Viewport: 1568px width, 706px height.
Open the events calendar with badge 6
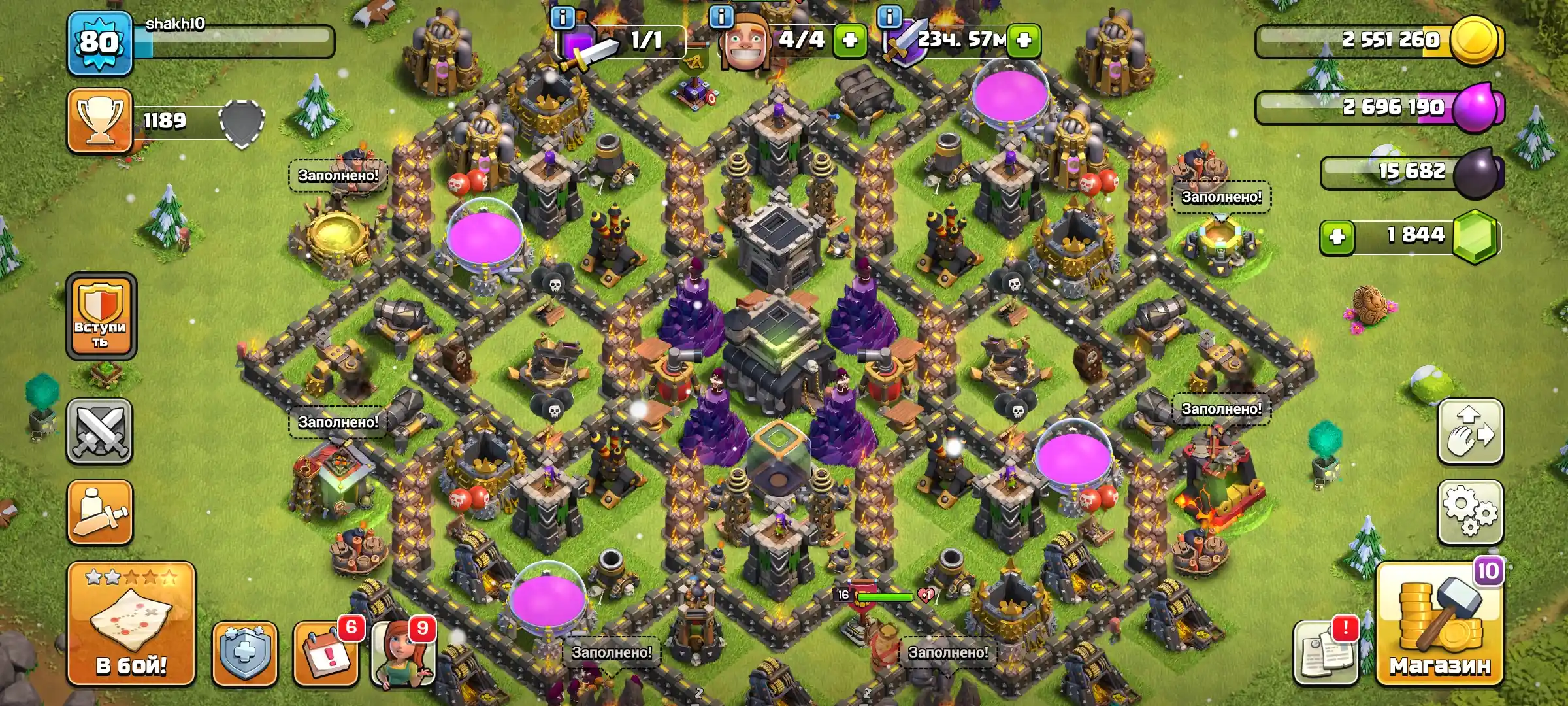click(x=326, y=654)
